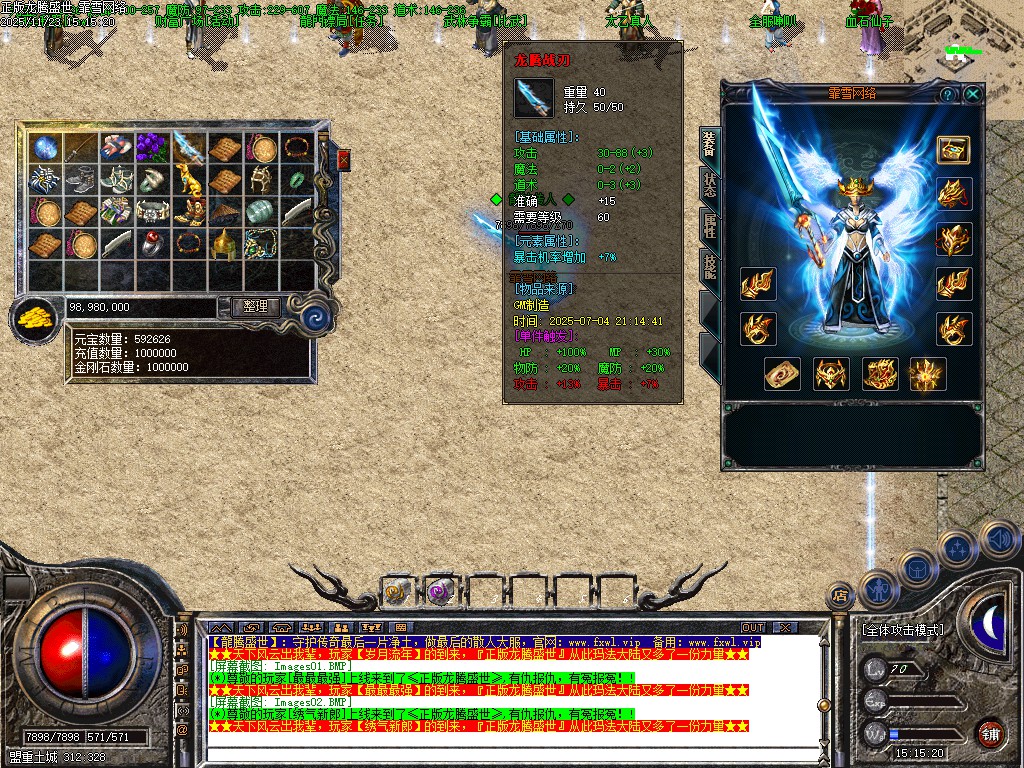Switch to the 属性 tab

[x=709, y=226]
